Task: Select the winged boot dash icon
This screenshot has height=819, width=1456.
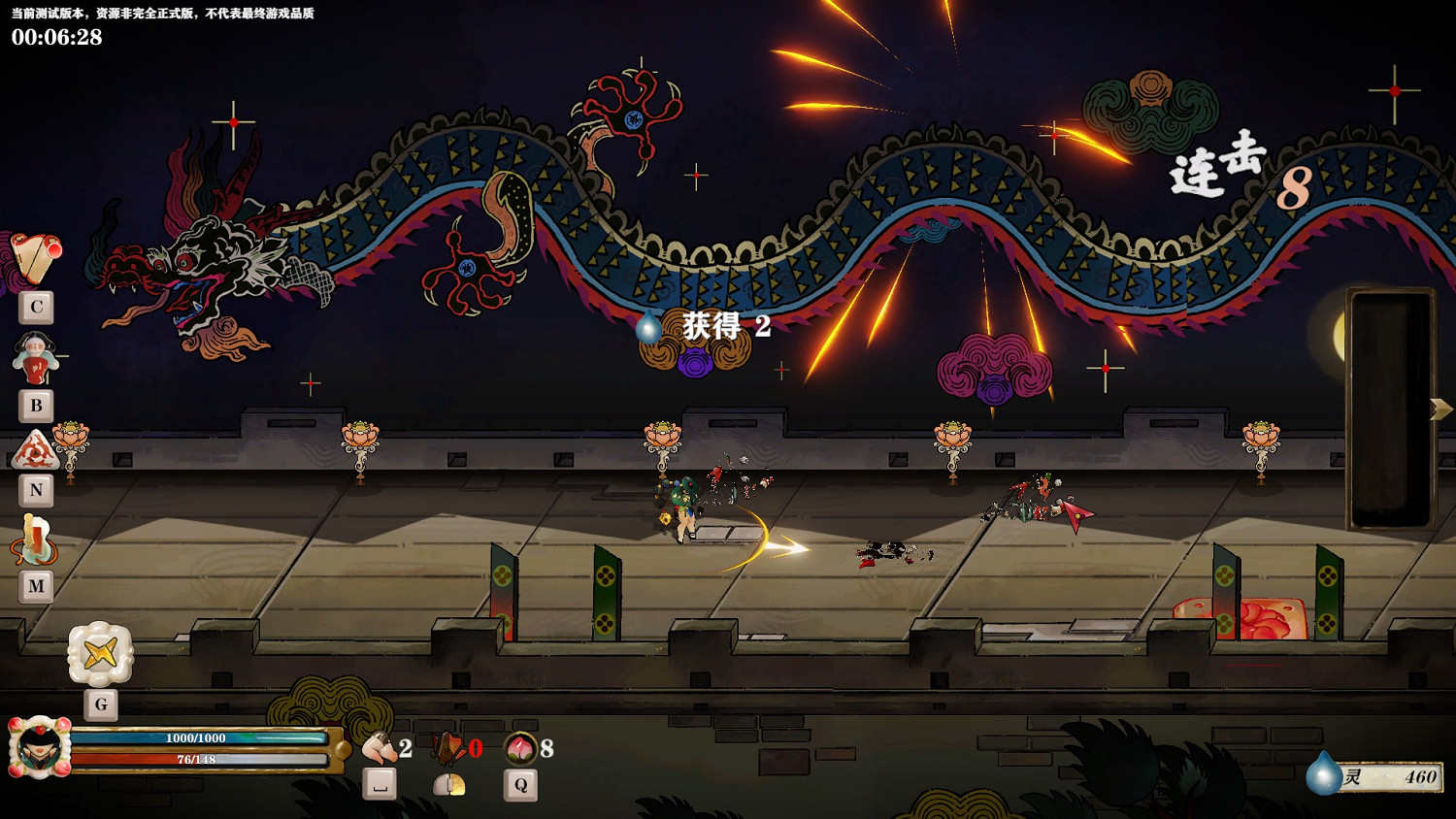Action: tap(379, 748)
